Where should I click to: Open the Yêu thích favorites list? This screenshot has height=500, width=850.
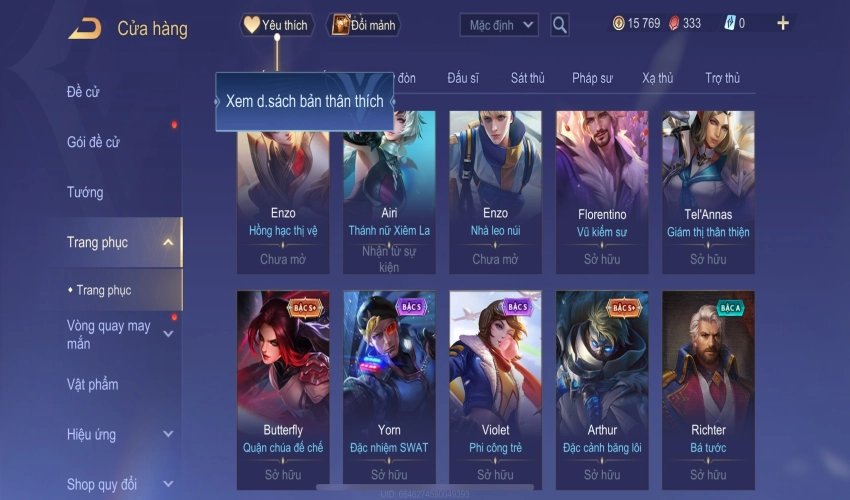(277, 25)
